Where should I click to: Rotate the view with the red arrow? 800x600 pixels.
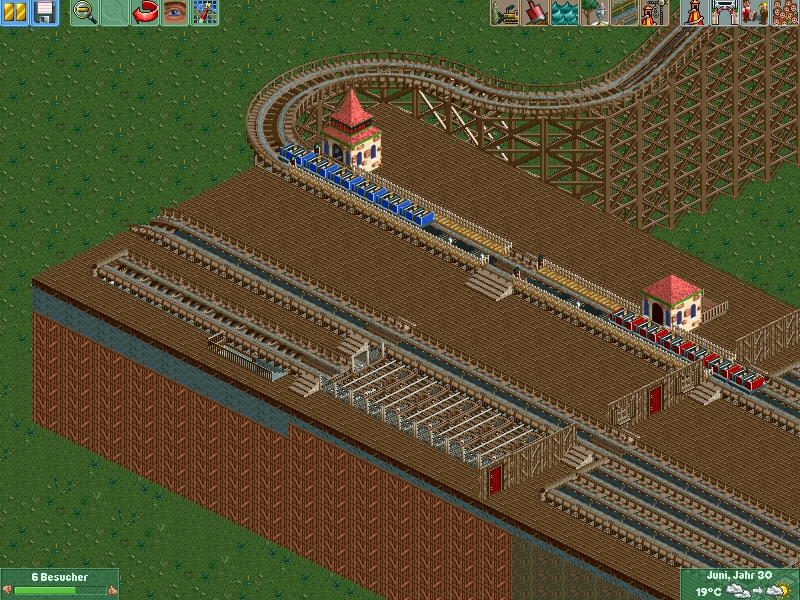click(x=145, y=13)
